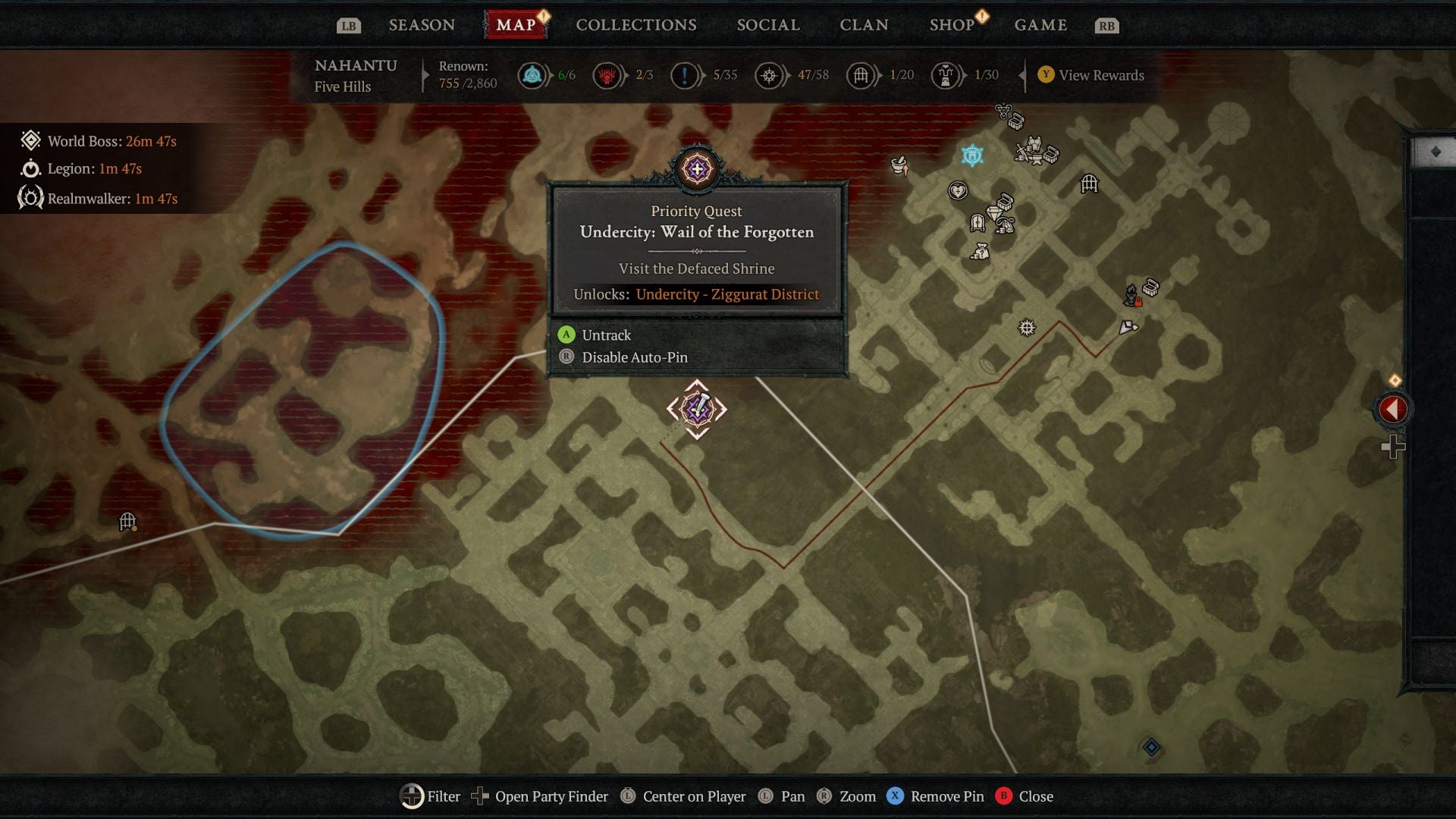Select the stable master horse icon
Viewport: 1456px width, 819px height.
(x=1004, y=225)
